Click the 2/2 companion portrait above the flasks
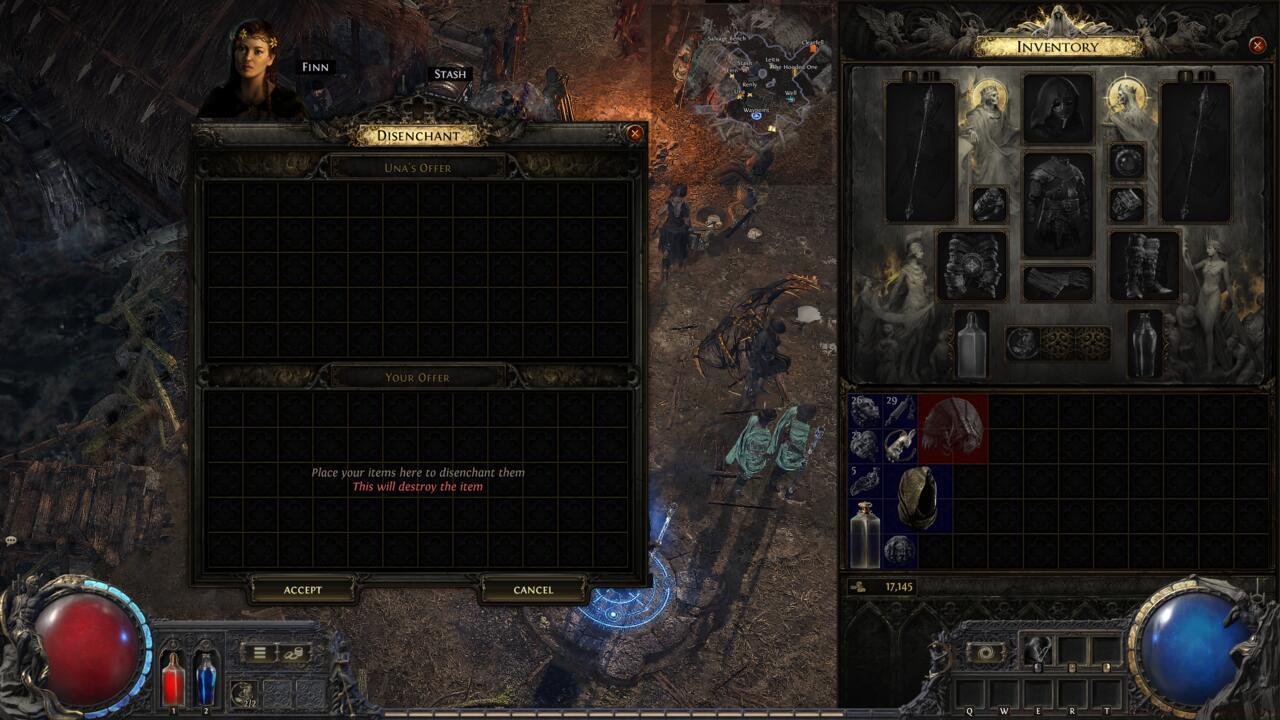Screen dimensions: 1280x720 click(x=243, y=691)
